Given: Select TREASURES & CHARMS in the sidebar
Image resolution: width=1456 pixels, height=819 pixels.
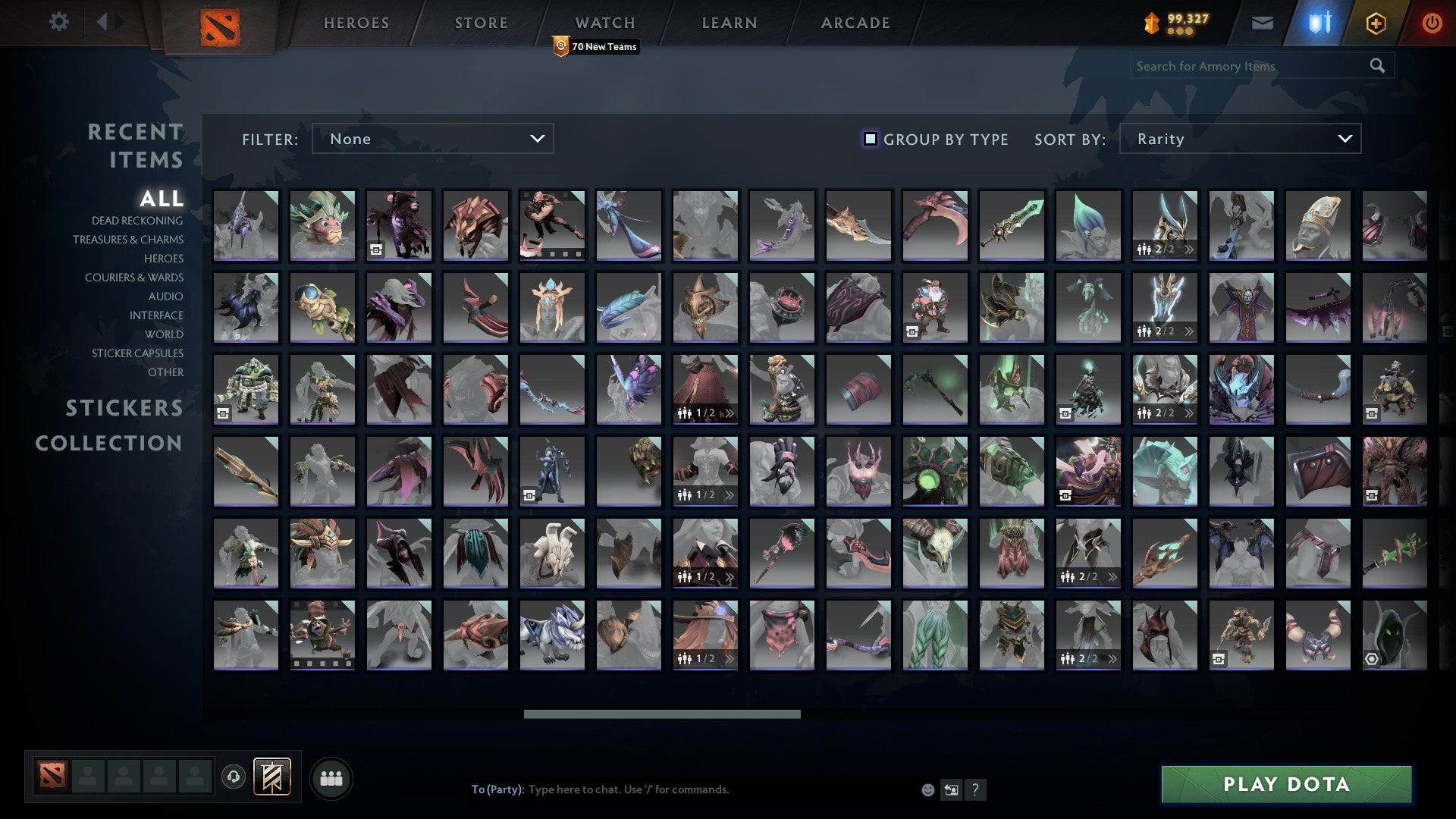Looking at the screenshot, I should 128,240.
